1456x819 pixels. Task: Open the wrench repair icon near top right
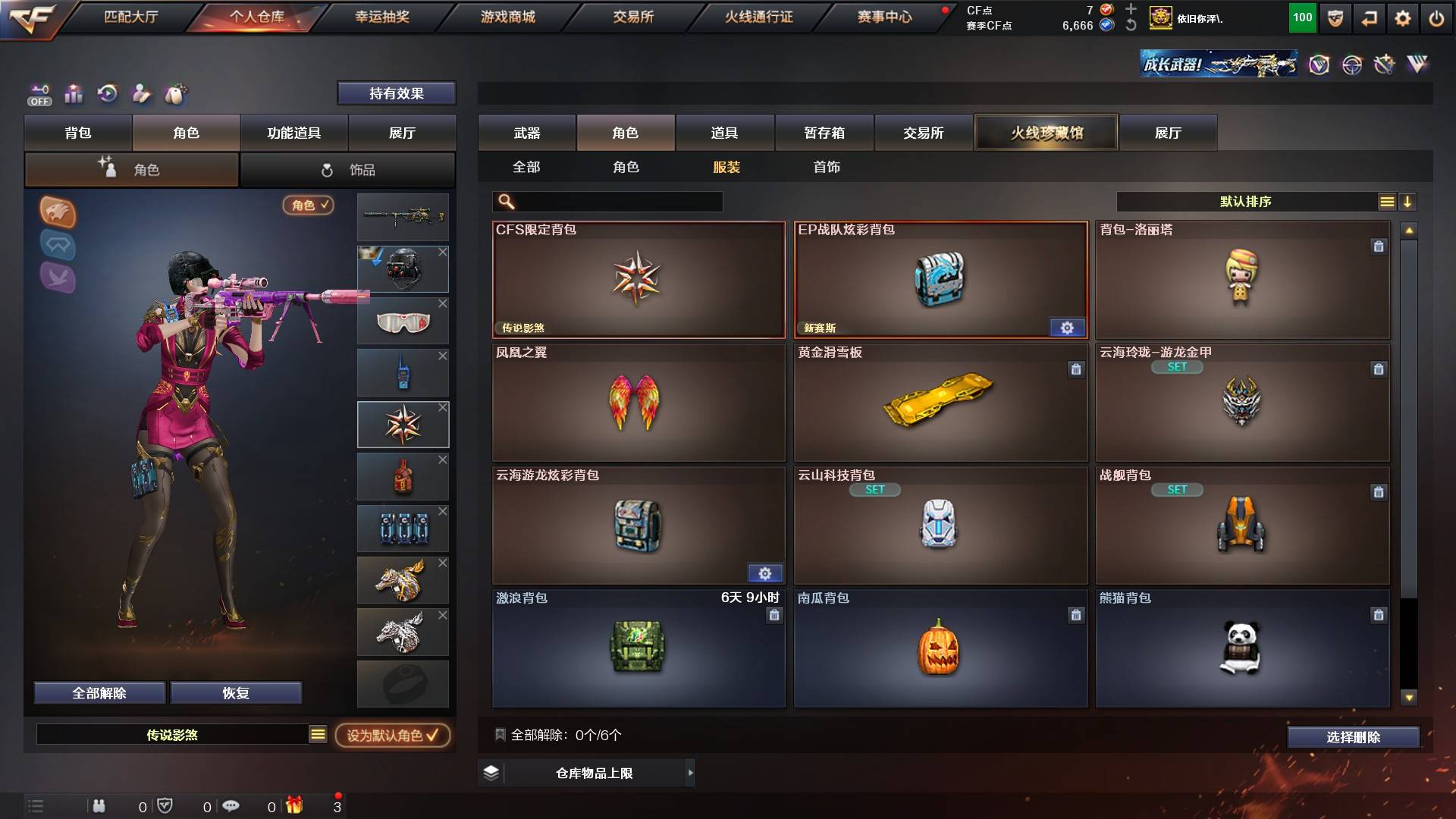coord(1385,64)
